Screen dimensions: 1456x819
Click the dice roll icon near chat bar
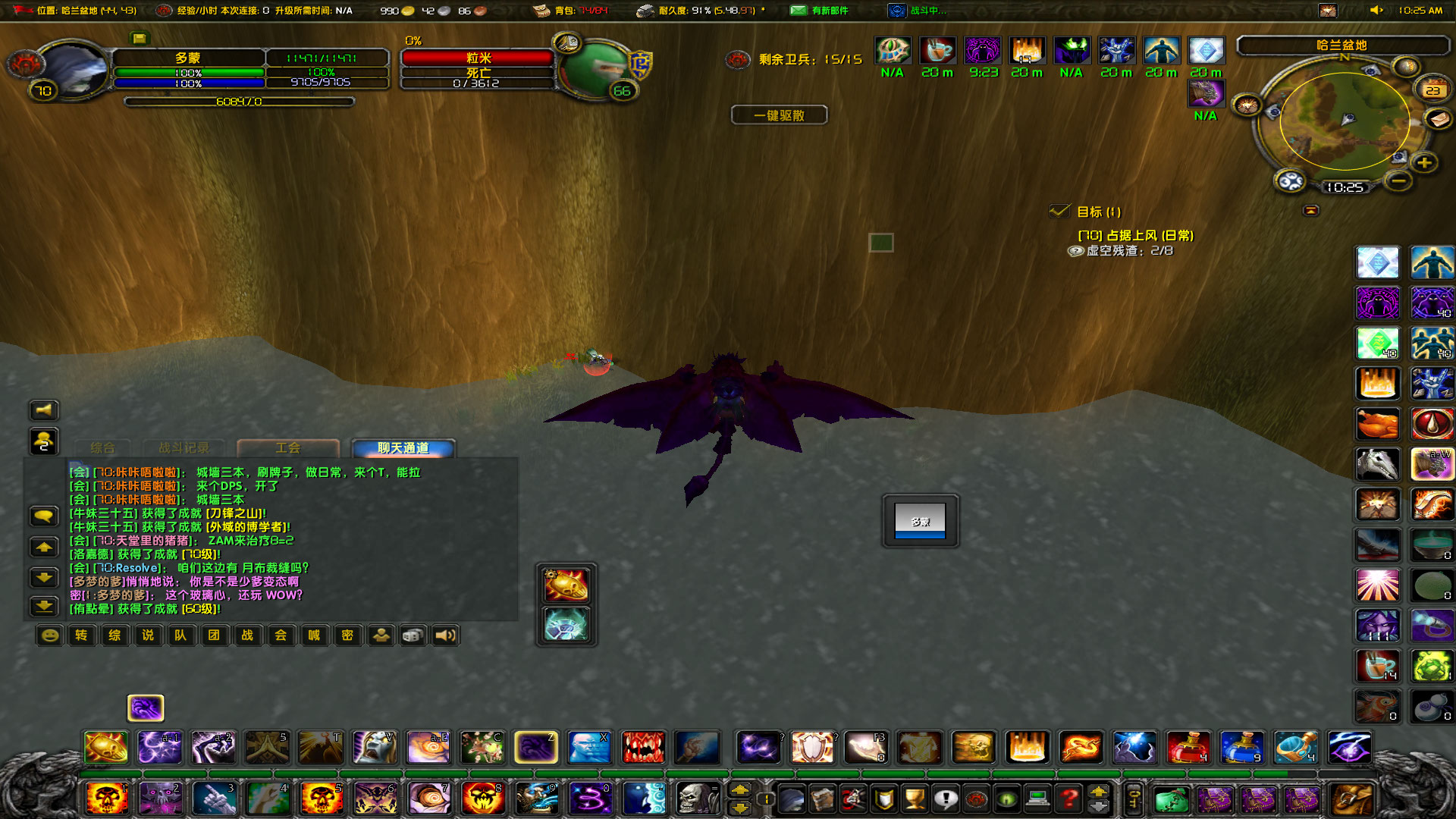413,635
